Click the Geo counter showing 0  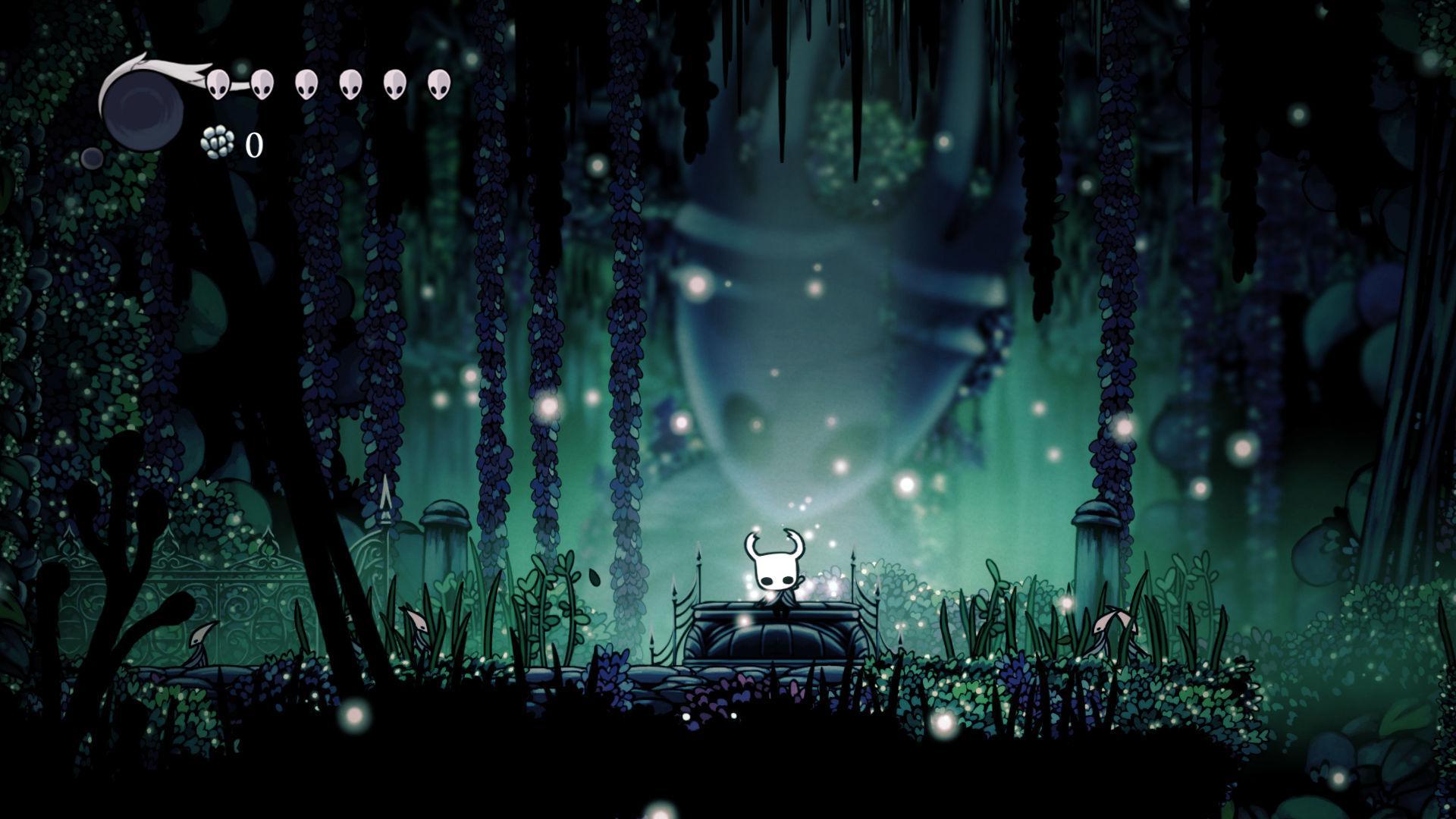click(253, 143)
